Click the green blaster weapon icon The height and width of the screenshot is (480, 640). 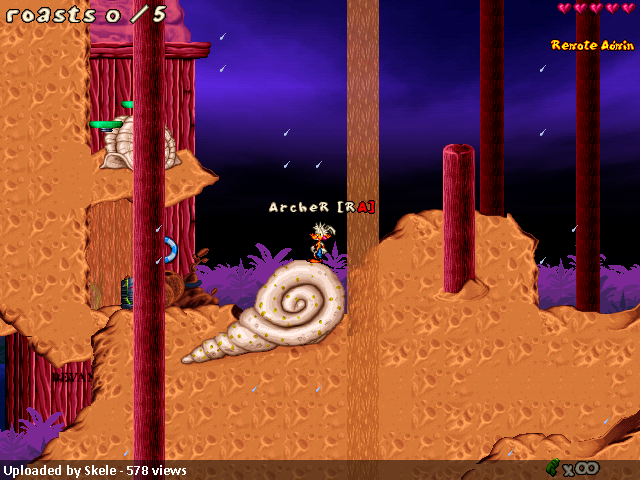(552, 466)
